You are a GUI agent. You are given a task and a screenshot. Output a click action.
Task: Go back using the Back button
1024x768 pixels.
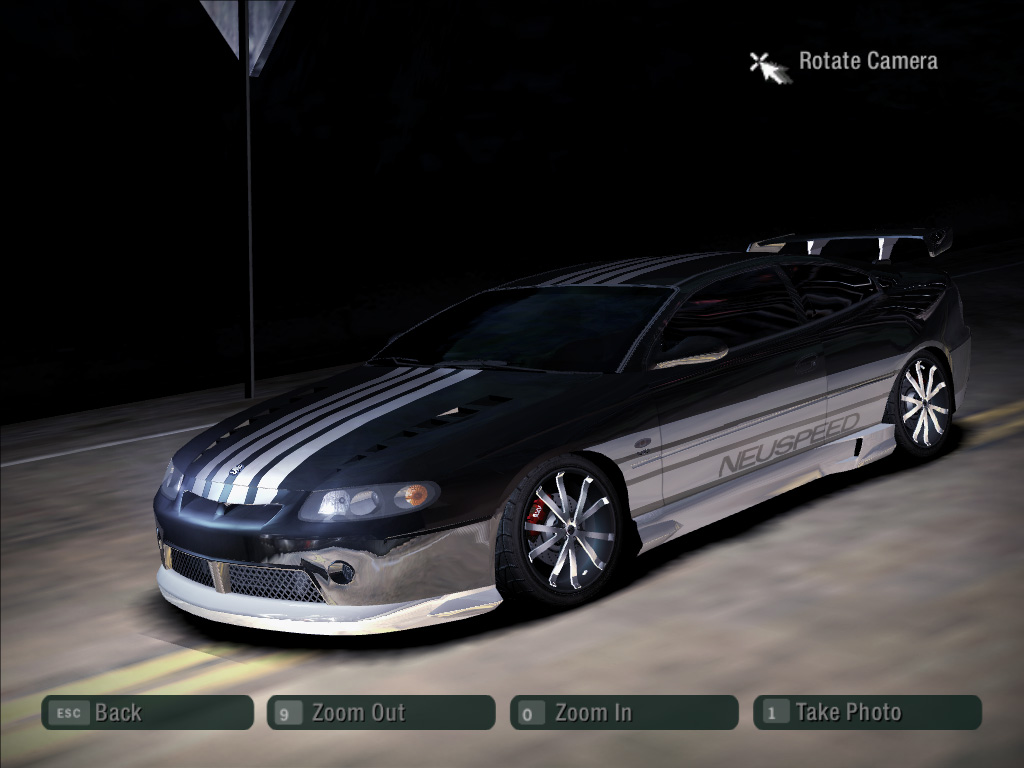pyautogui.click(x=147, y=712)
